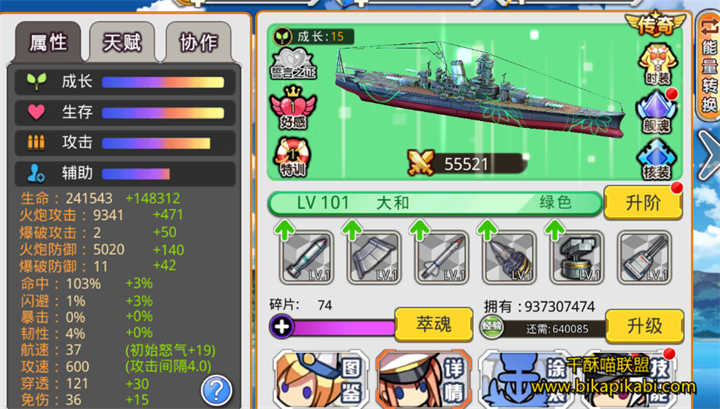Tap the 升级 level-up button

[642, 327]
